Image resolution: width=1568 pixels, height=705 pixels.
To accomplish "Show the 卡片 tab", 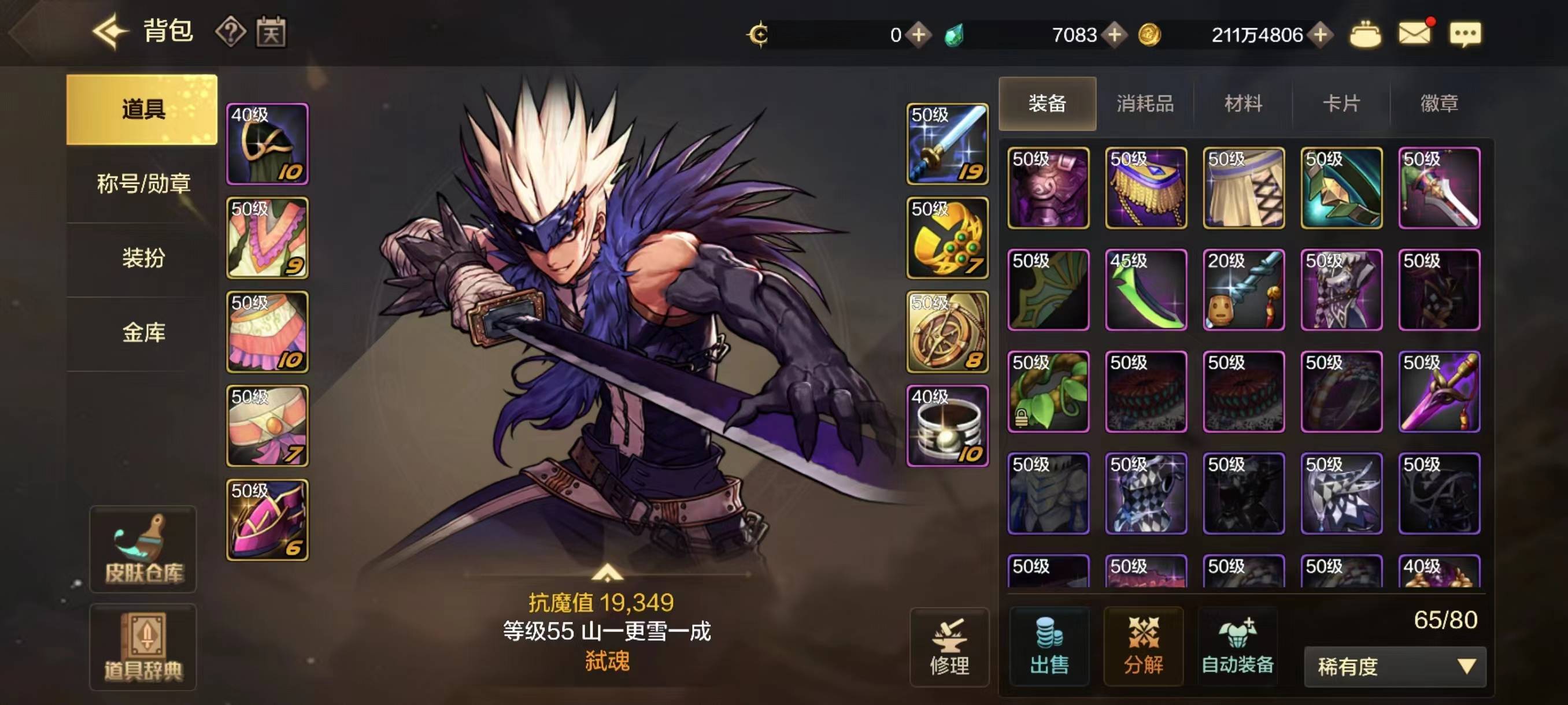I will 1341,103.
